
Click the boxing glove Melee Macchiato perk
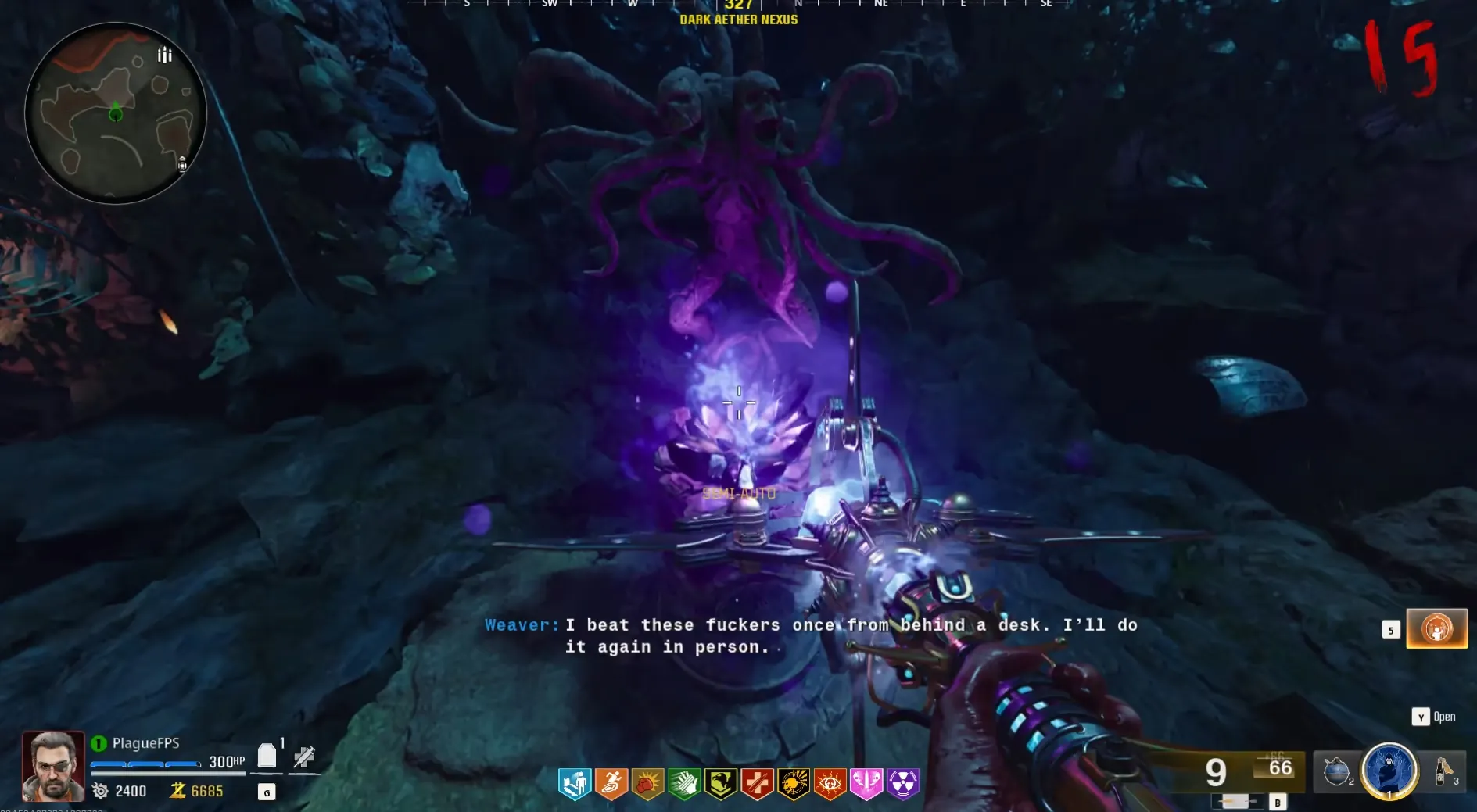pyautogui.click(x=647, y=784)
